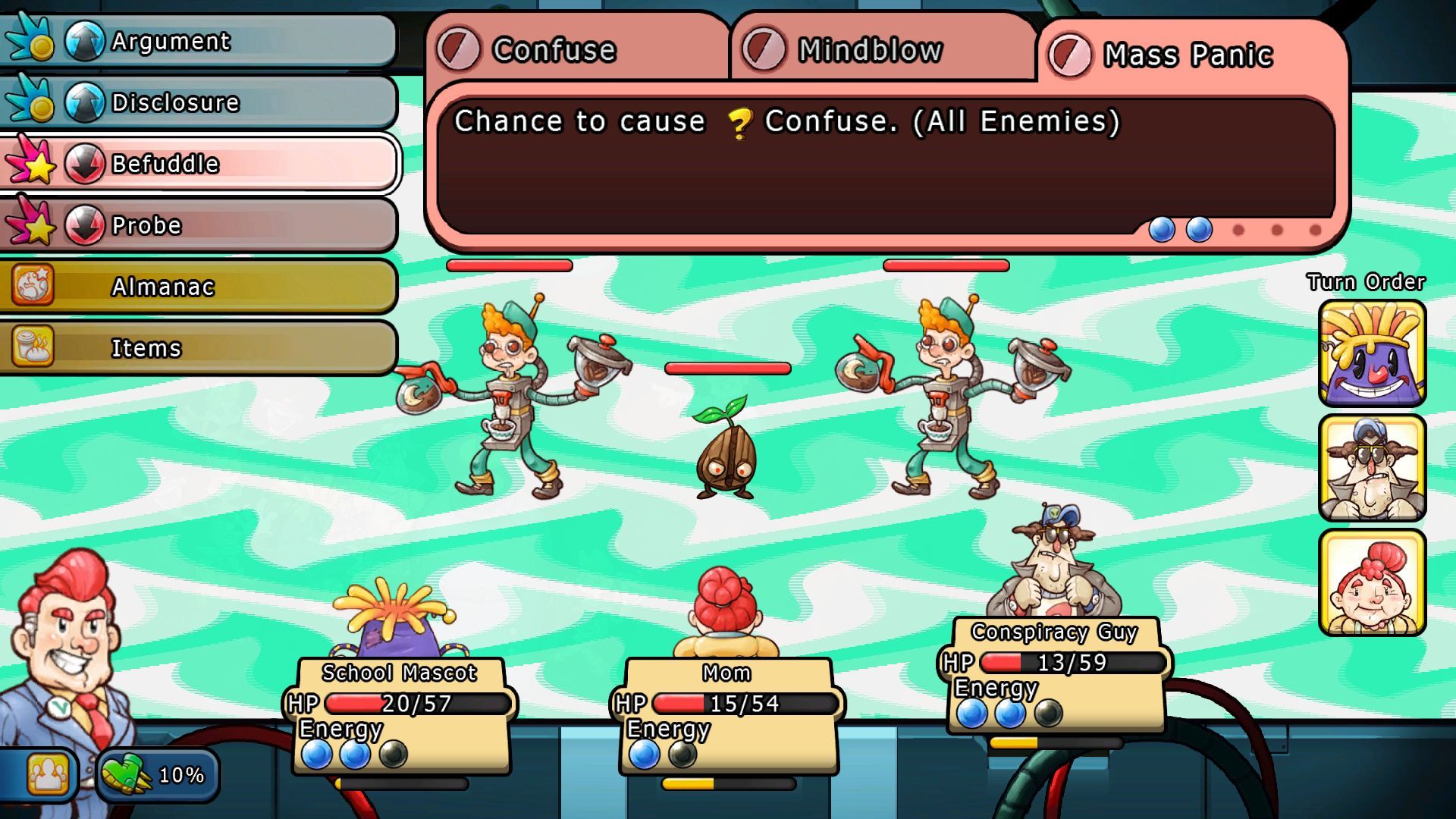Pick the Probe menu option

click(x=199, y=225)
